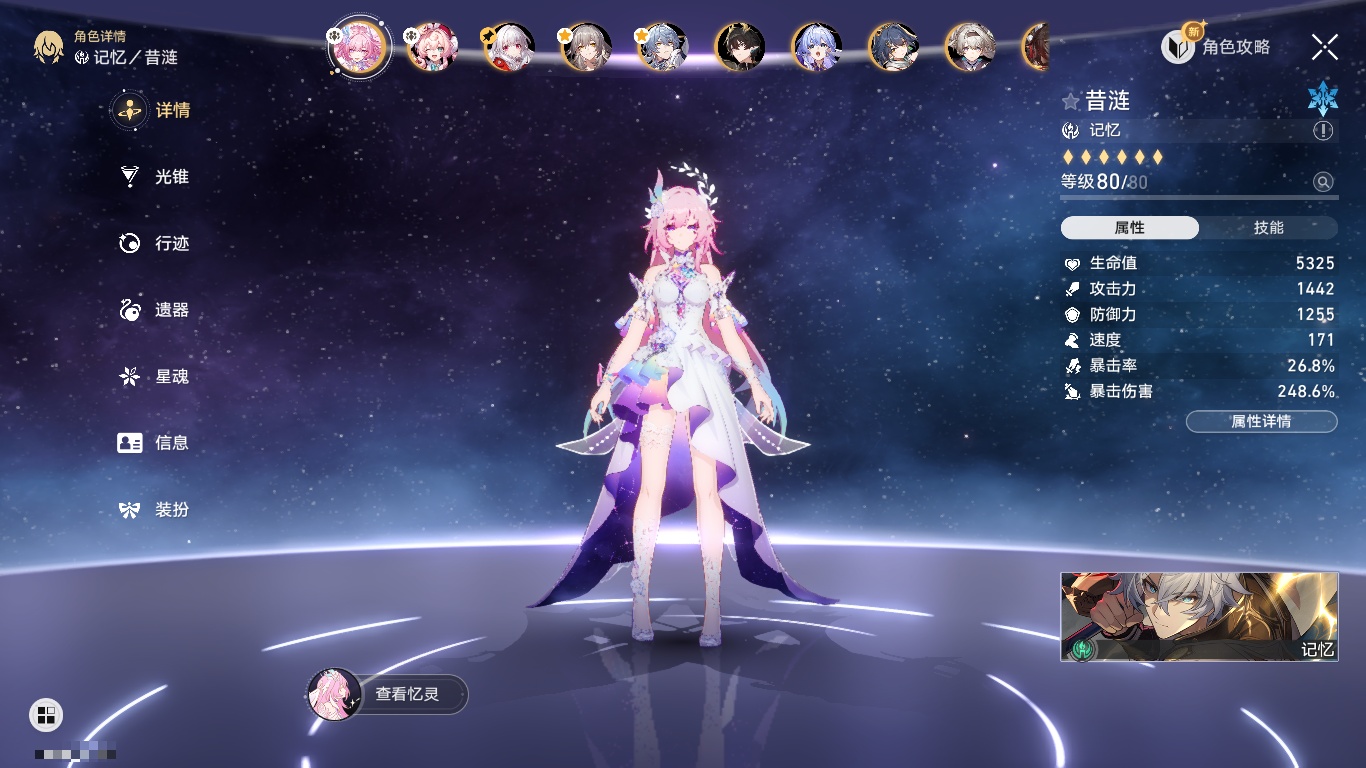Select the pink-haired character portrait with blue bow
Image resolution: width=1366 pixels, height=768 pixels.
(432, 47)
